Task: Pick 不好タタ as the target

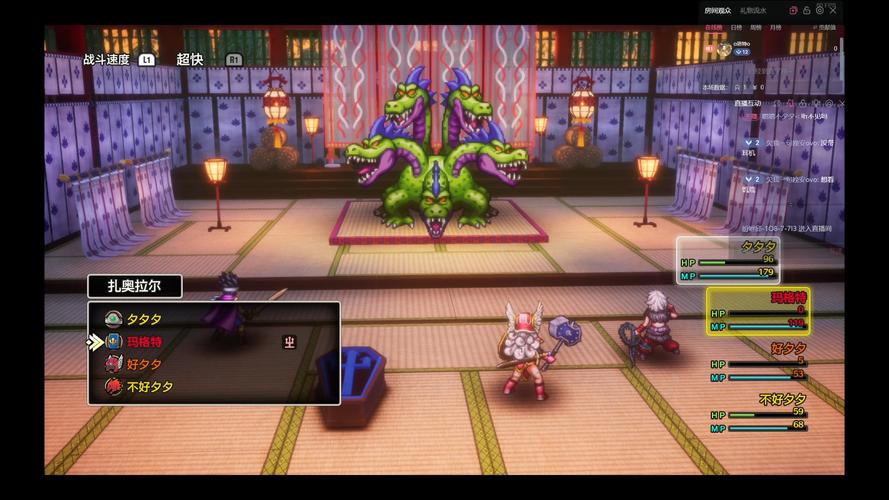Action: point(148,387)
